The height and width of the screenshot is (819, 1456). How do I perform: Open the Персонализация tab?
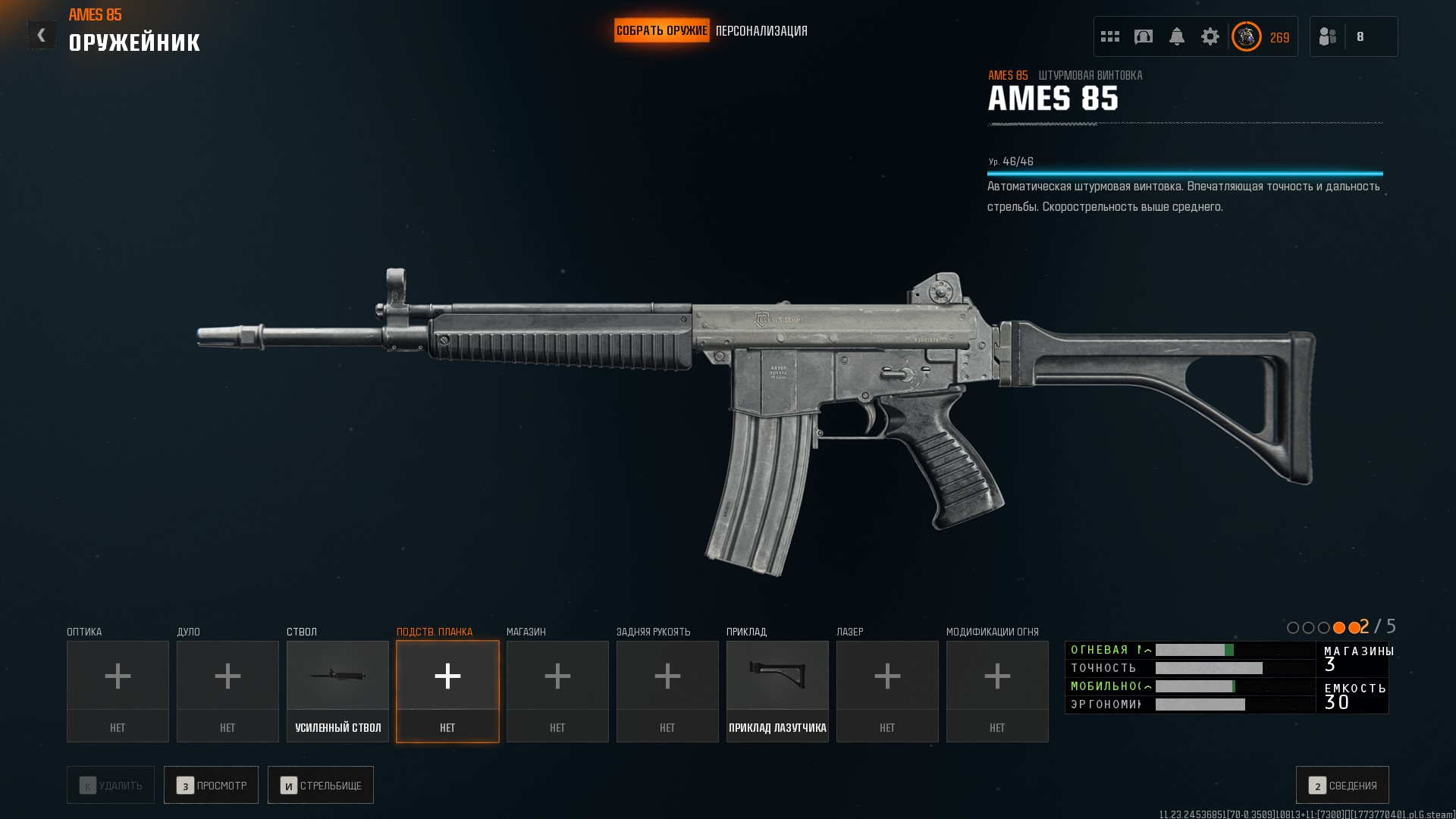click(x=761, y=31)
